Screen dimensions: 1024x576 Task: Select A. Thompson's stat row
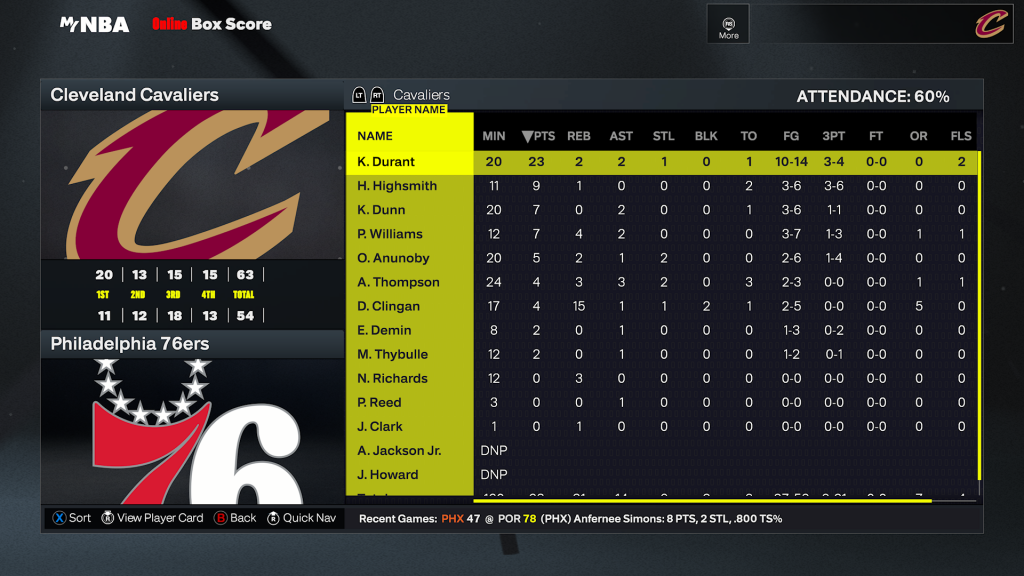tap(398, 282)
